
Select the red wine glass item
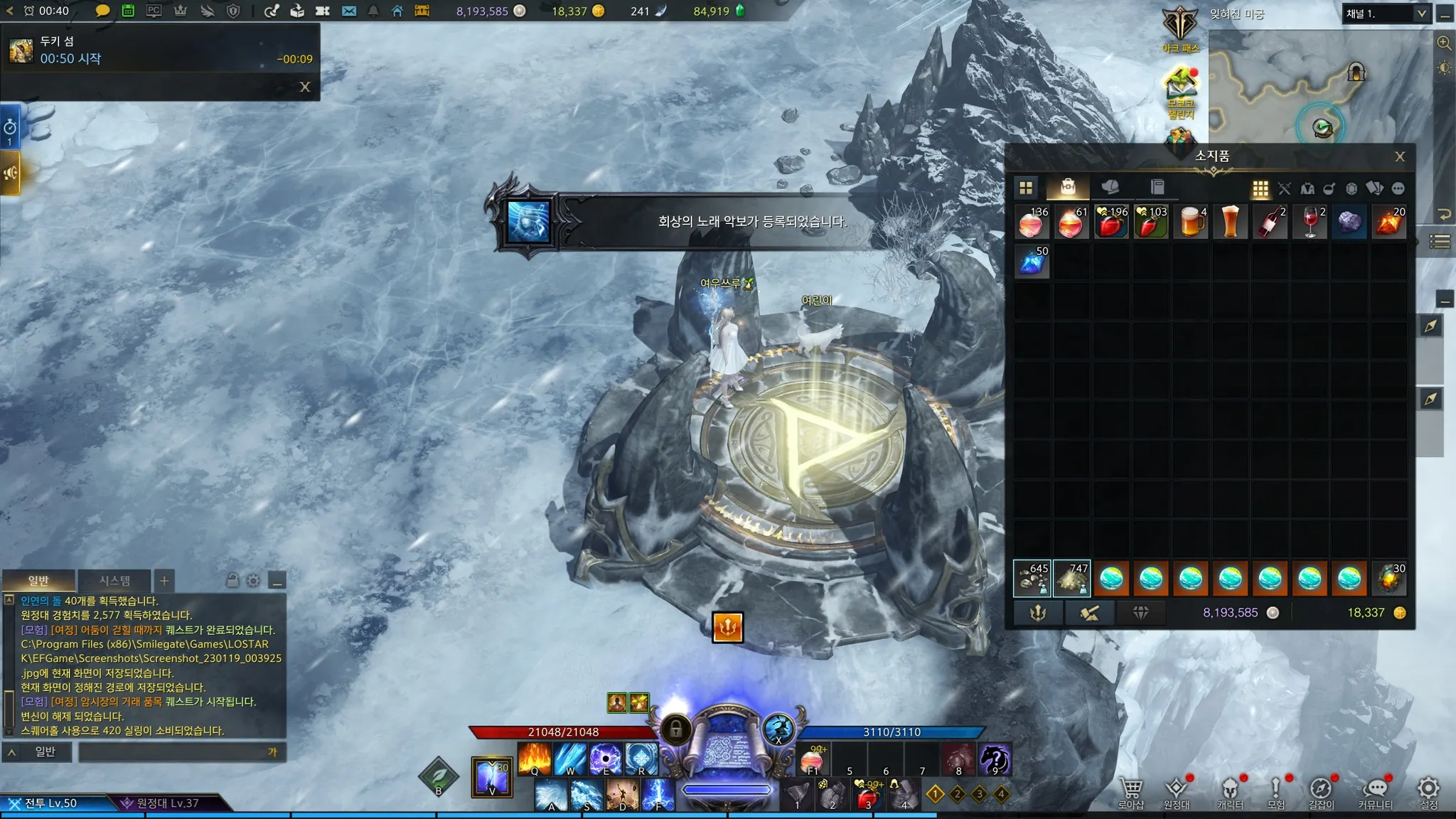click(1310, 222)
